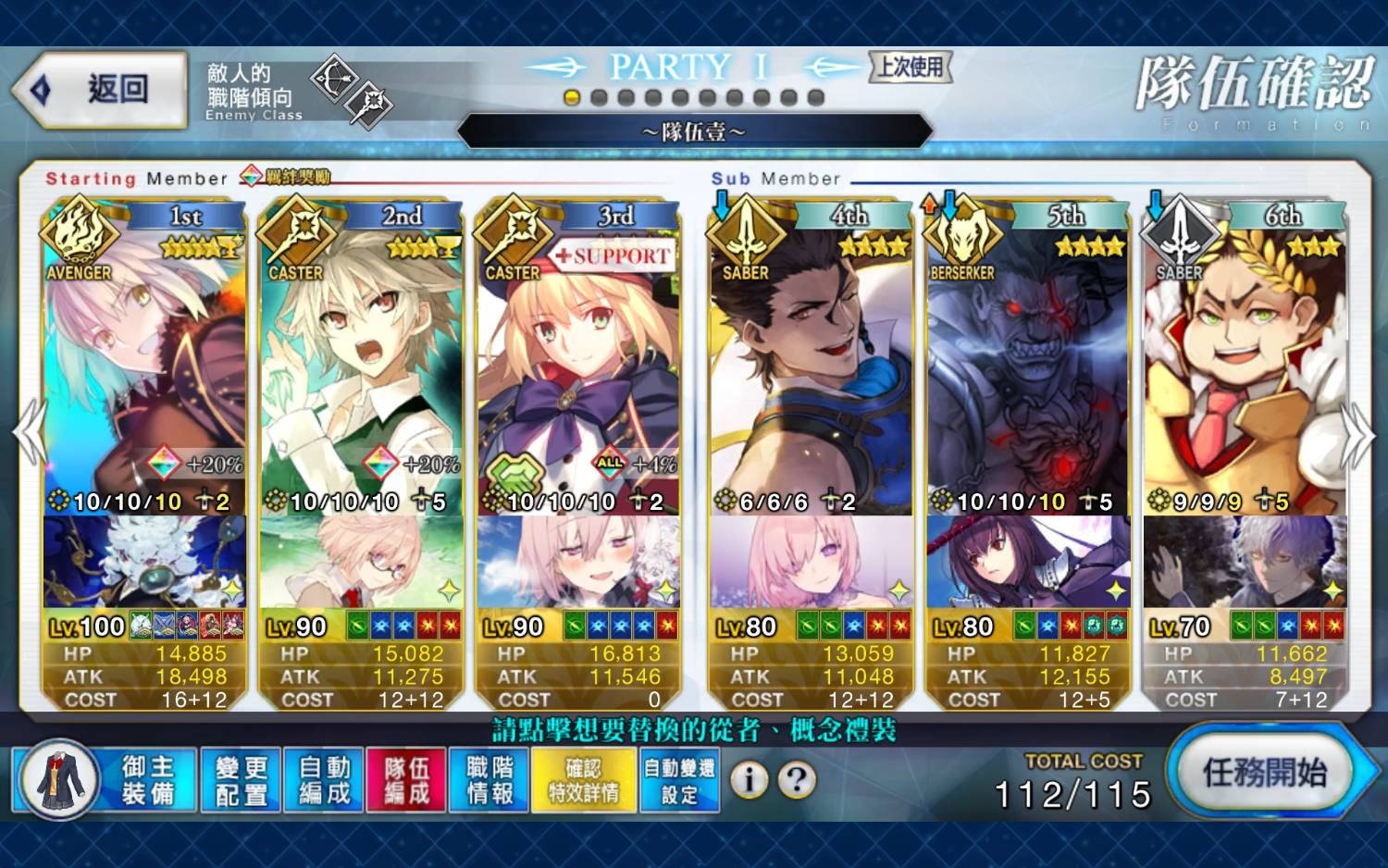Open the 隊伍編成 party setup
Viewport: 1388px width, 868px height.
coord(406,780)
